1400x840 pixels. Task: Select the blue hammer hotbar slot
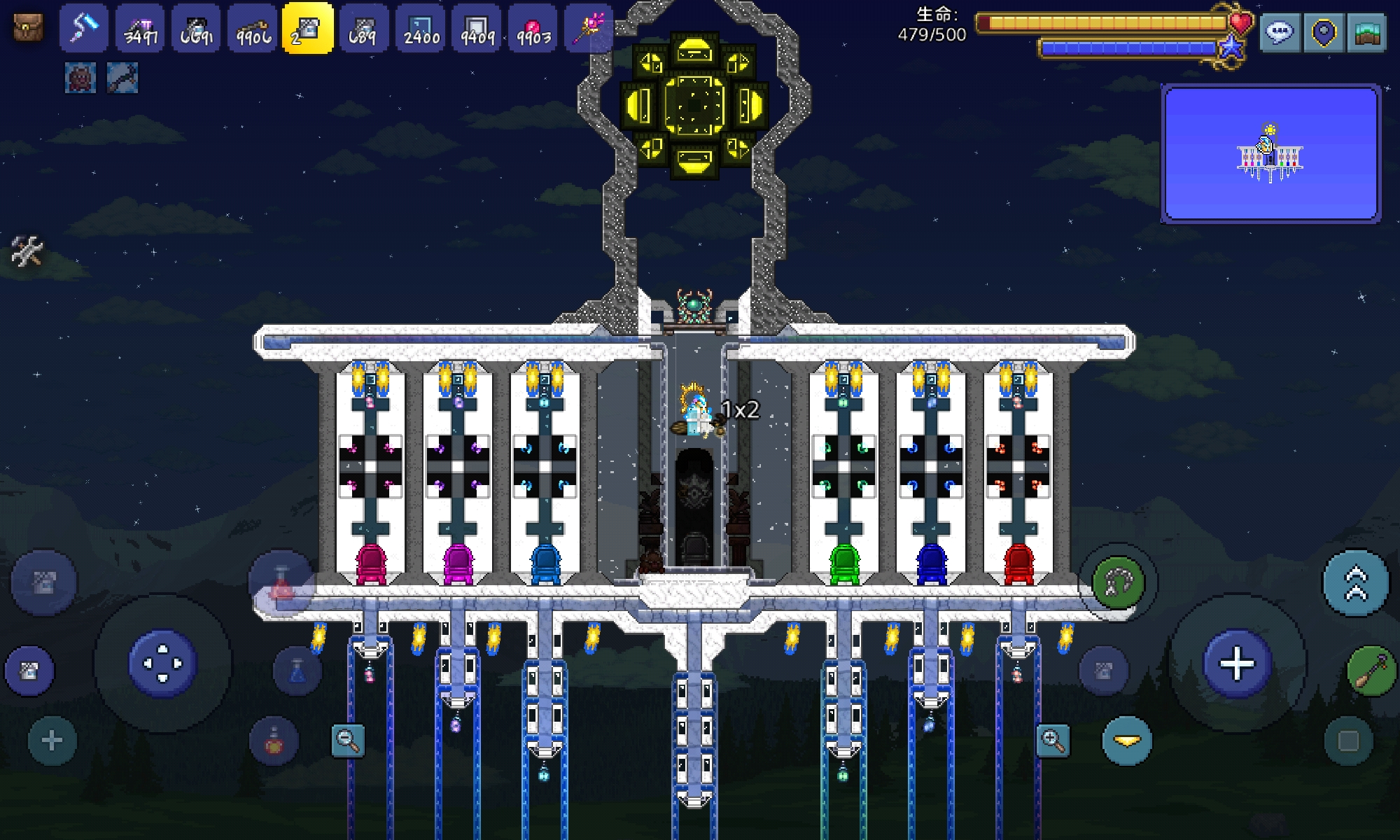(x=84, y=29)
